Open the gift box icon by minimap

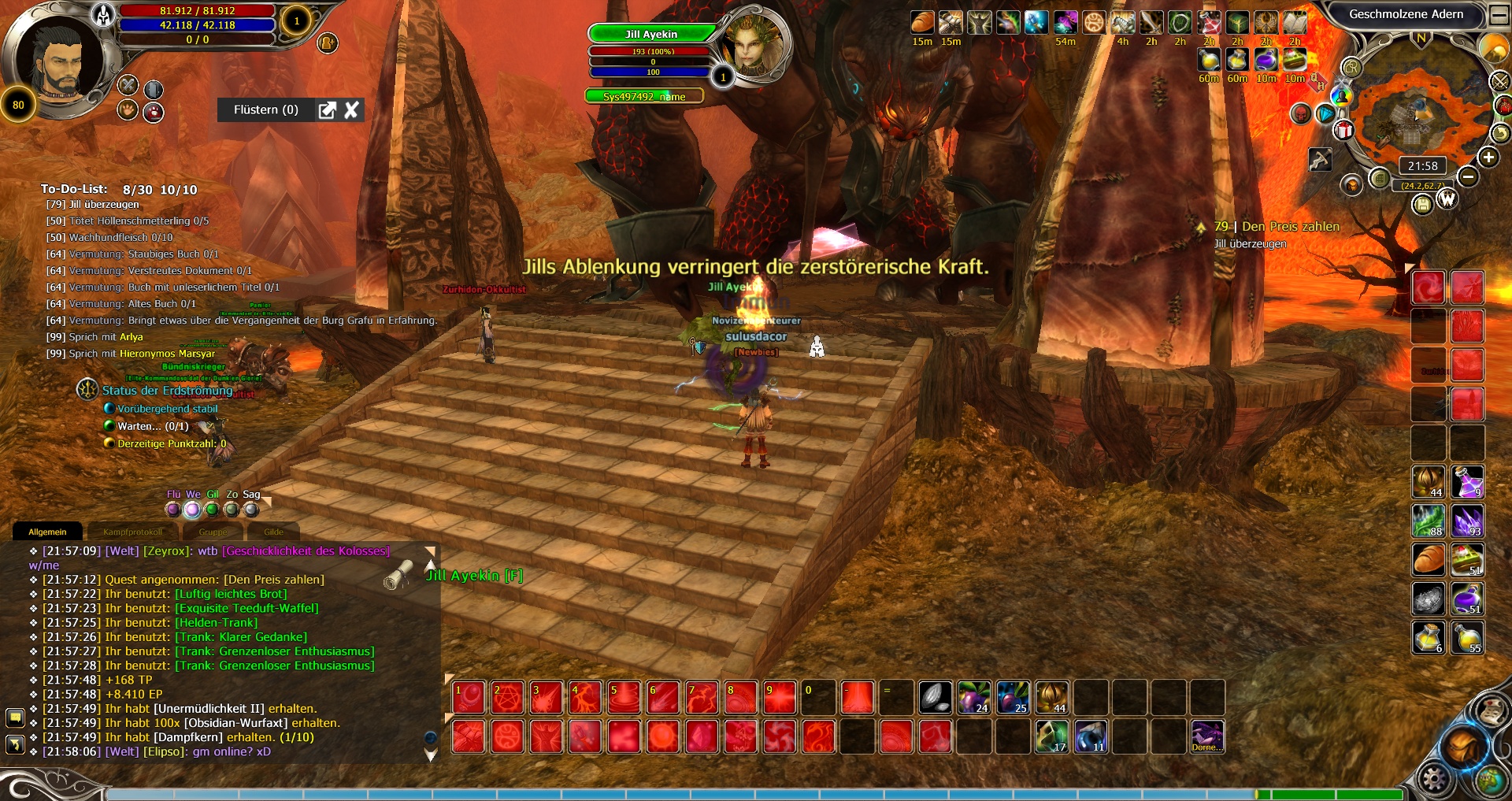[x=1343, y=131]
